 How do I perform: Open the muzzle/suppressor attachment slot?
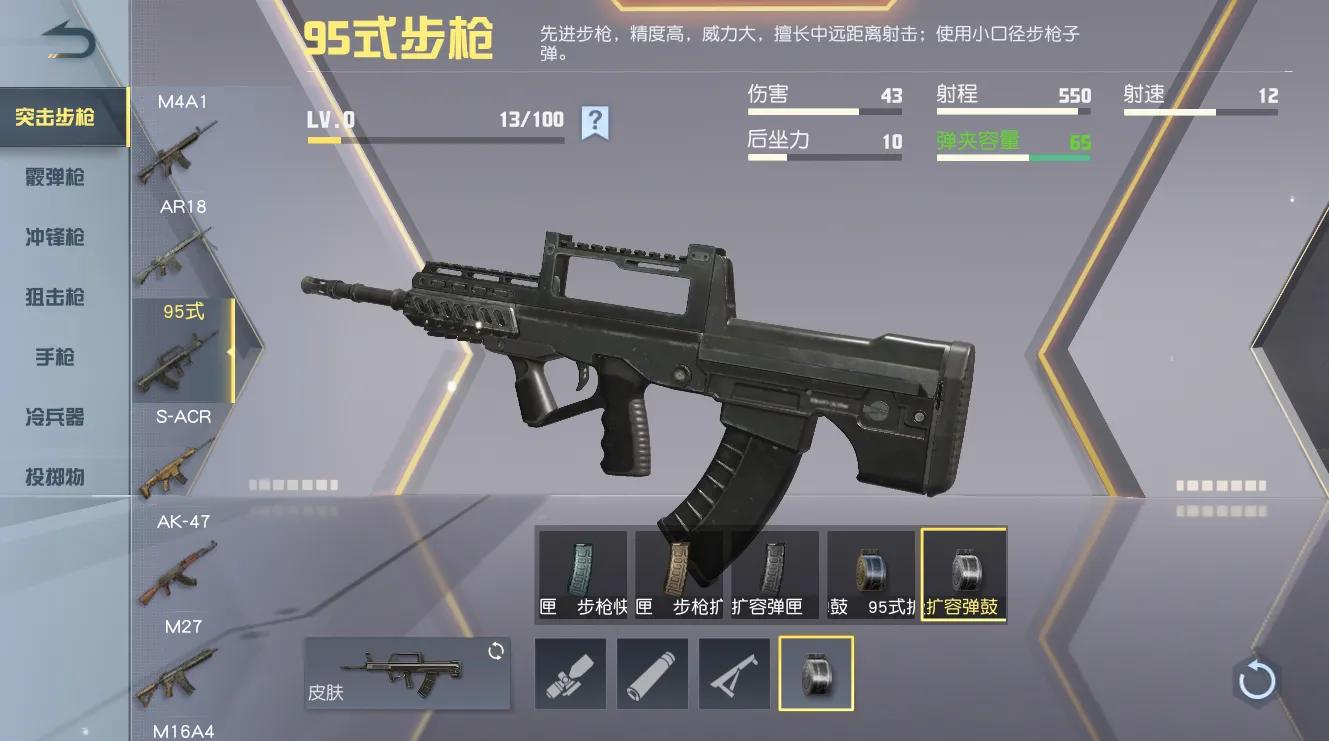click(x=652, y=672)
